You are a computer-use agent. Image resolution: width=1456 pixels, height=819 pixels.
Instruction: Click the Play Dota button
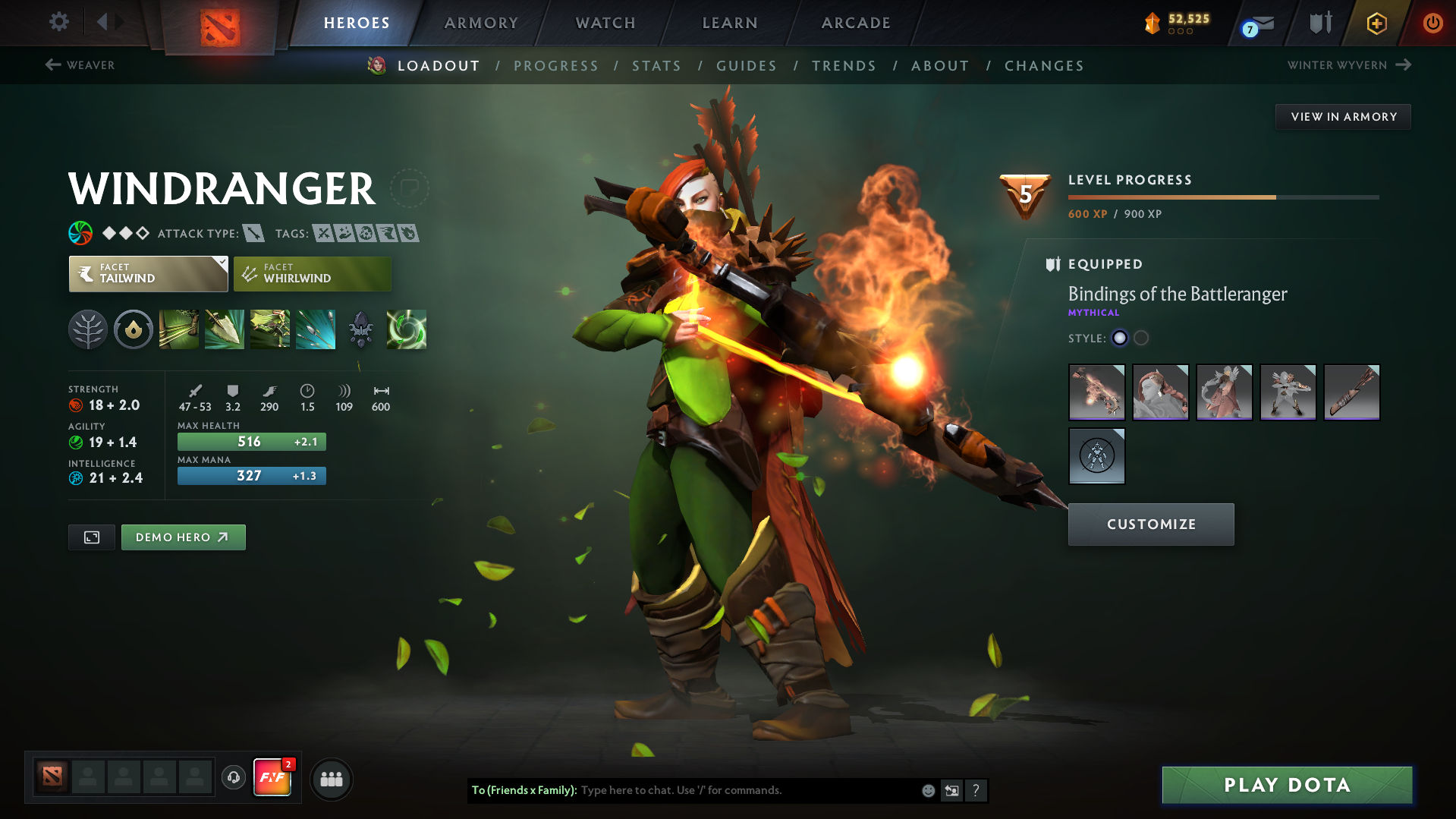coord(1287,785)
